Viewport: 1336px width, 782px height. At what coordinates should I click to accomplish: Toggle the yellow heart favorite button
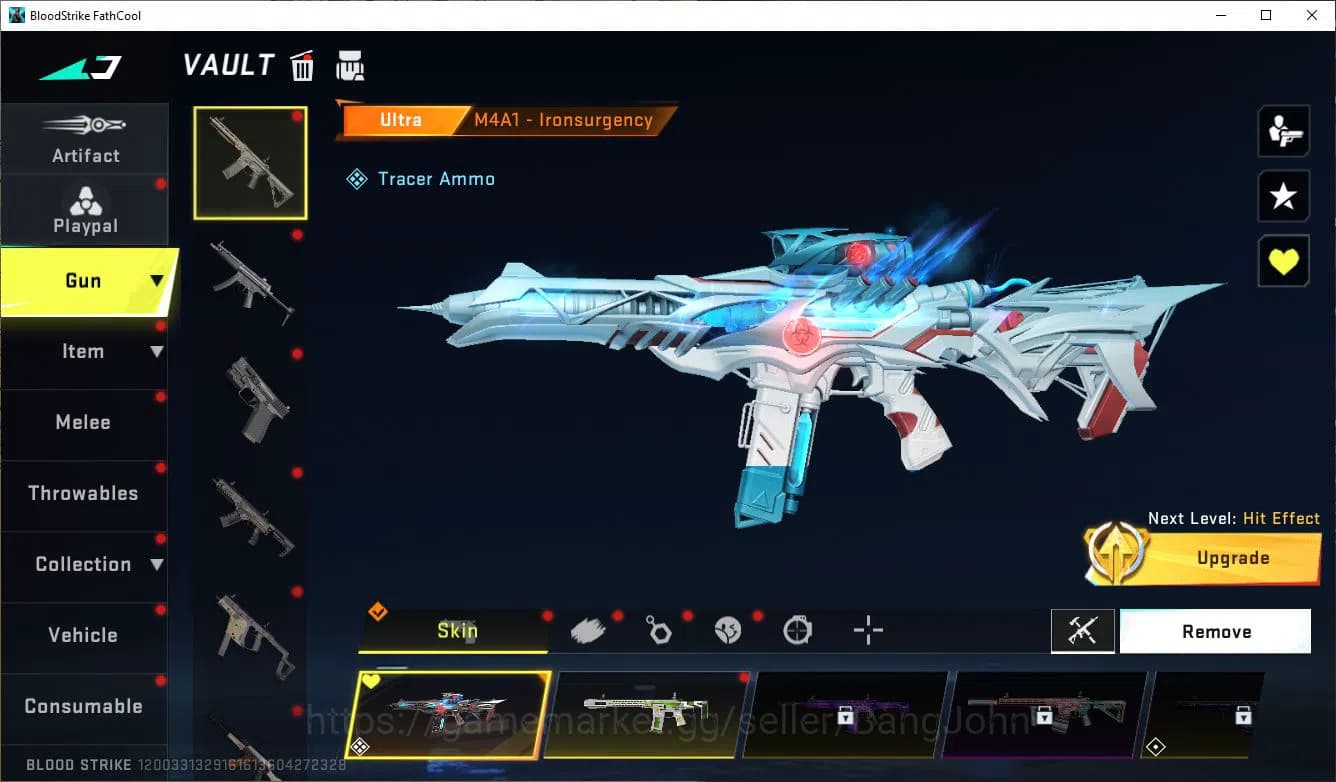point(1283,261)
